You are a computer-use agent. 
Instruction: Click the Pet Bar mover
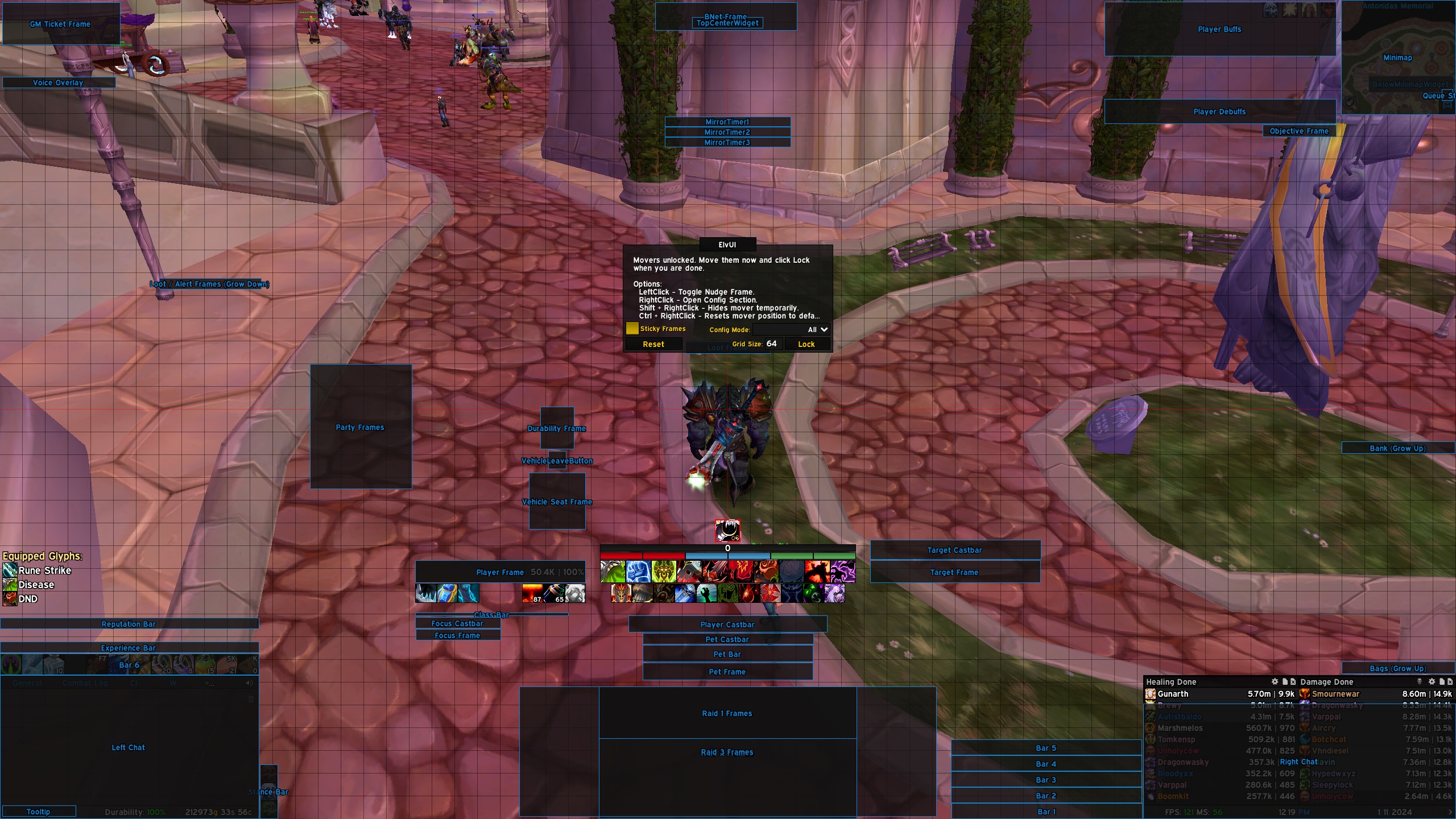(x=727, y=654)
